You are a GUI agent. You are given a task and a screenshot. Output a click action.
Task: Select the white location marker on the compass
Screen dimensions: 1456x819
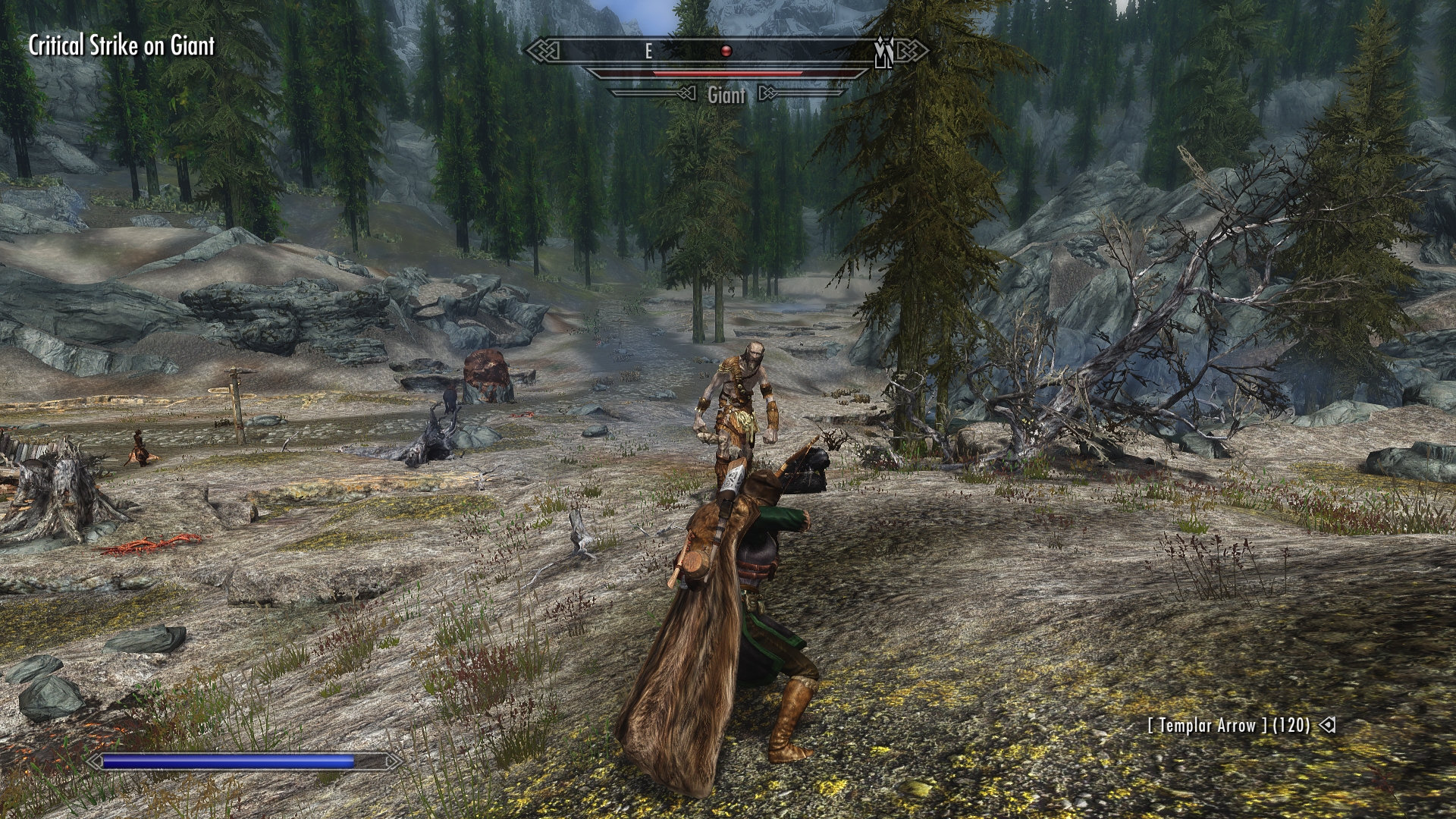883,52
